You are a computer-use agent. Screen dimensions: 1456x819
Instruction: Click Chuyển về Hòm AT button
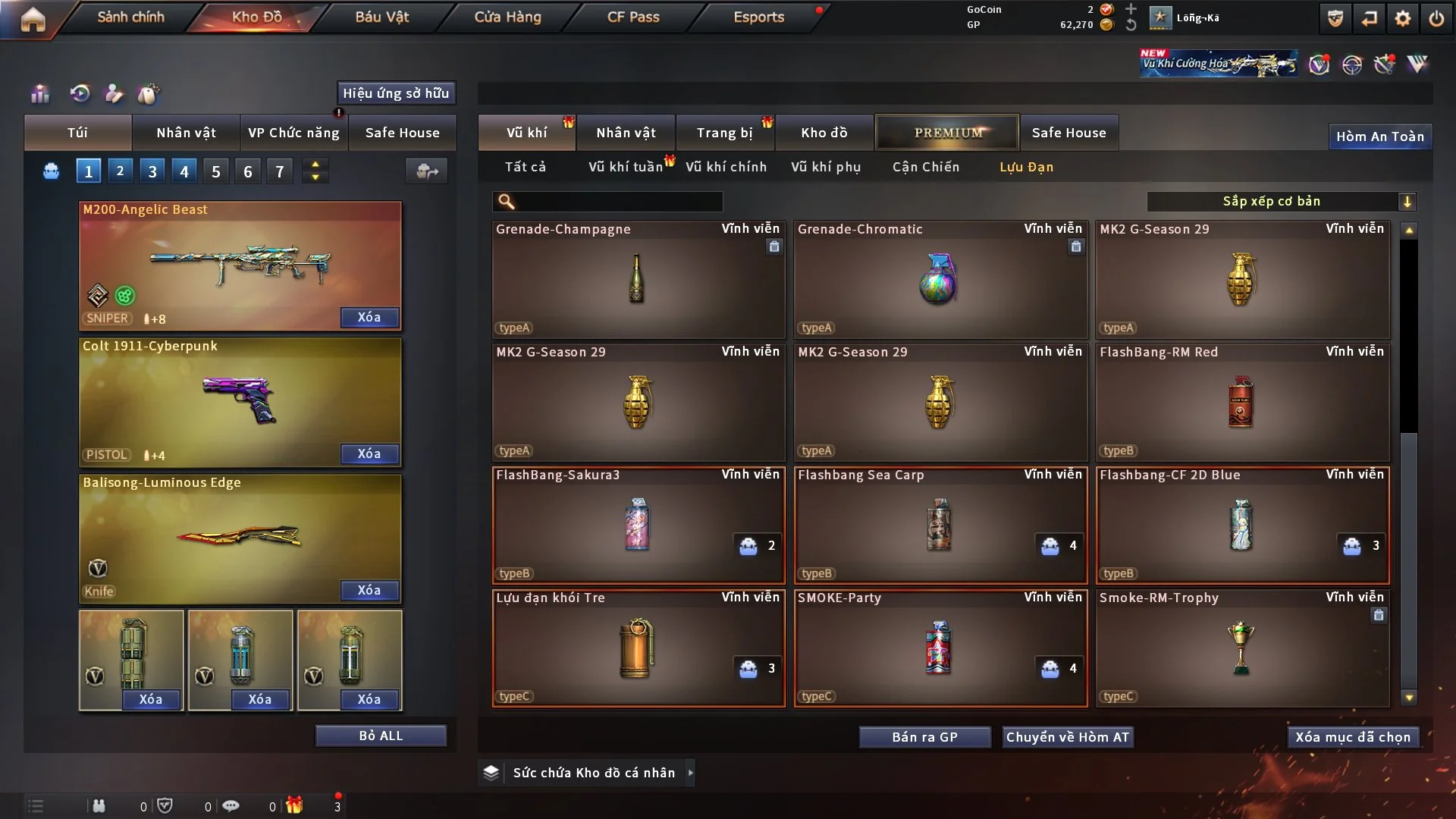tap(1067, 737)
